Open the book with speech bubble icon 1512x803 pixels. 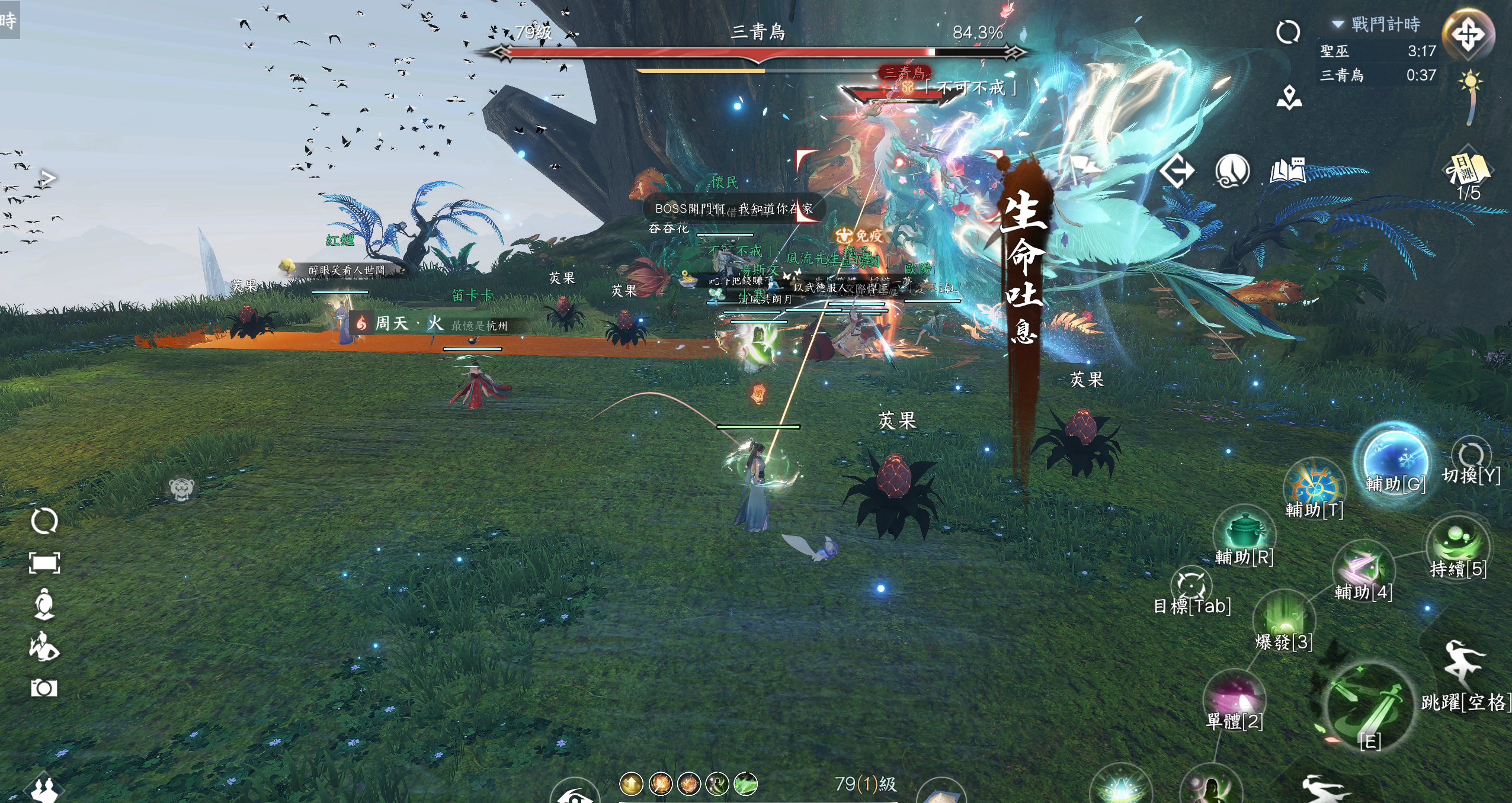point(1287,171)
